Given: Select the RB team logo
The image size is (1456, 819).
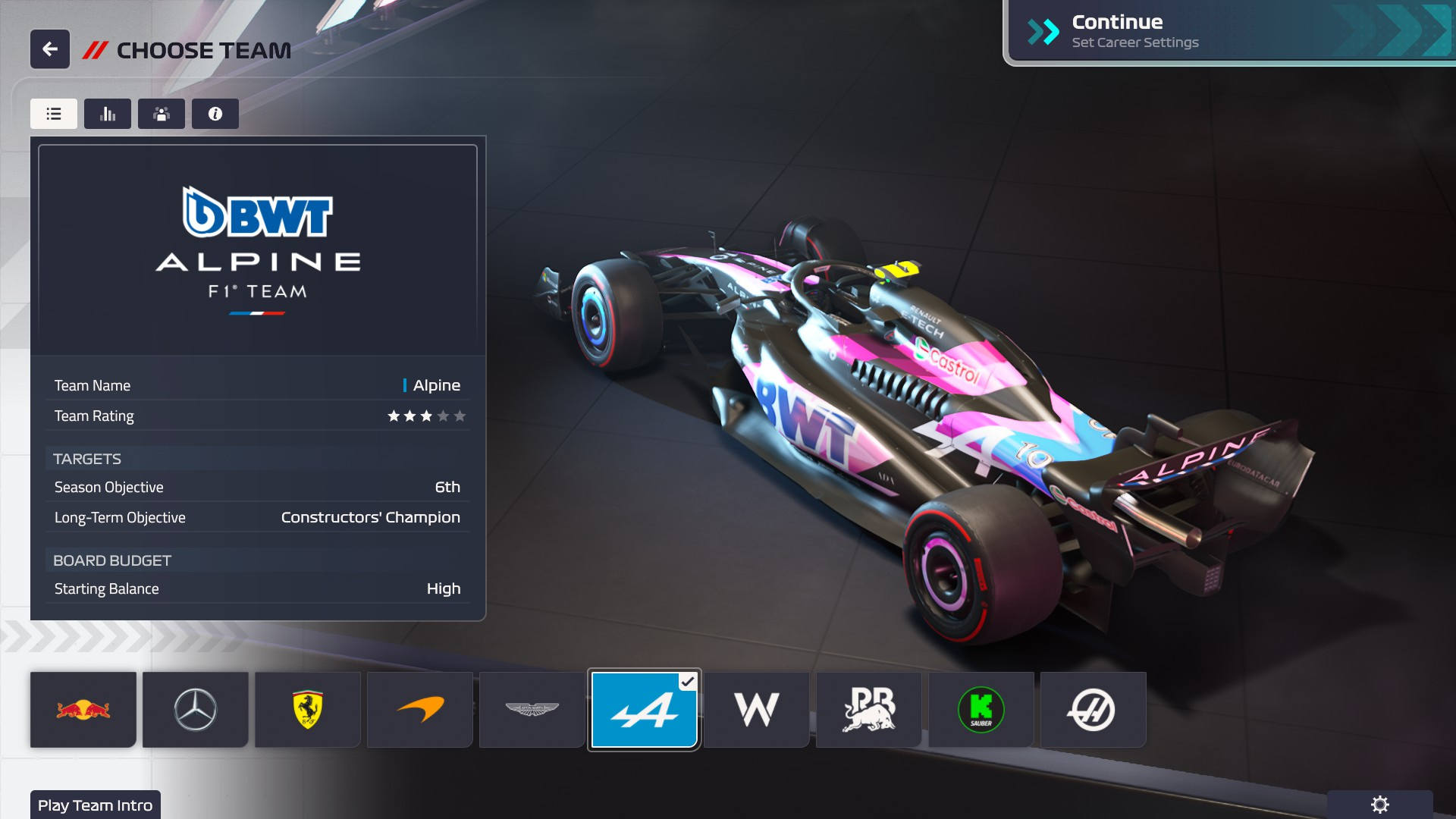Looking at the screenshot, I should 868,709.
